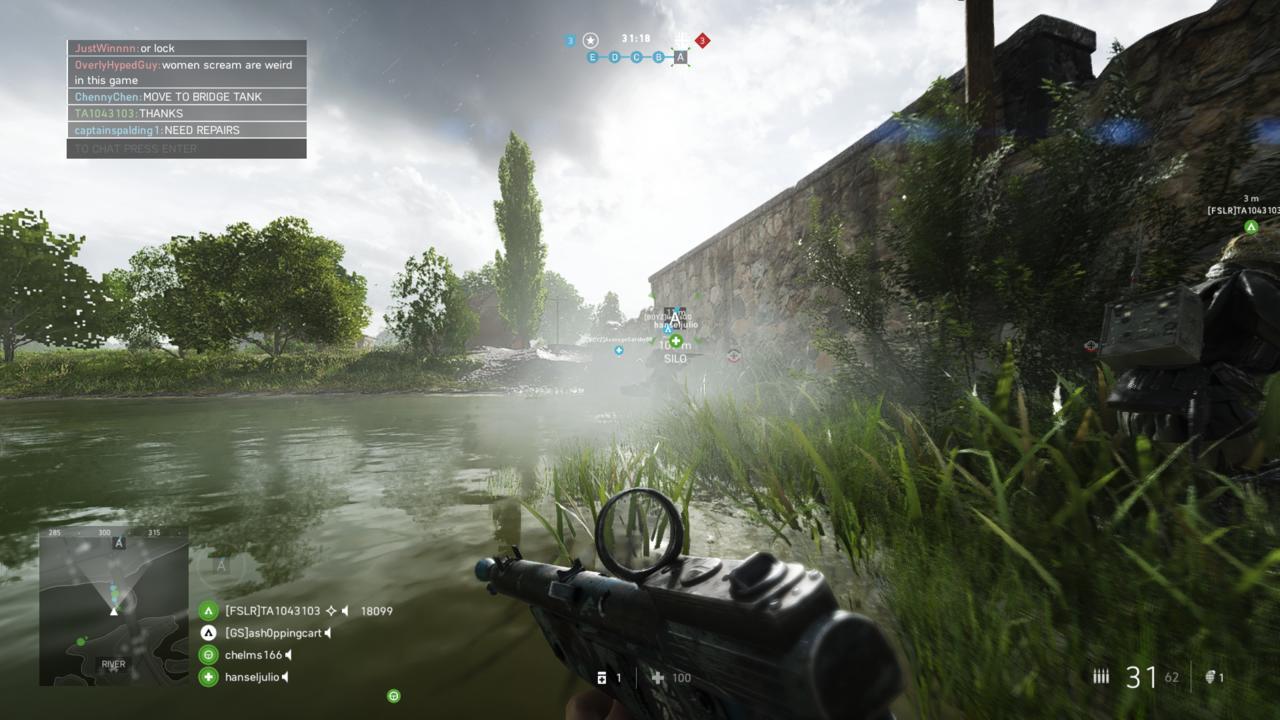Select objective flag A marker
The width and height of the screenshot is (1280, 720).
tap(681, 57)
